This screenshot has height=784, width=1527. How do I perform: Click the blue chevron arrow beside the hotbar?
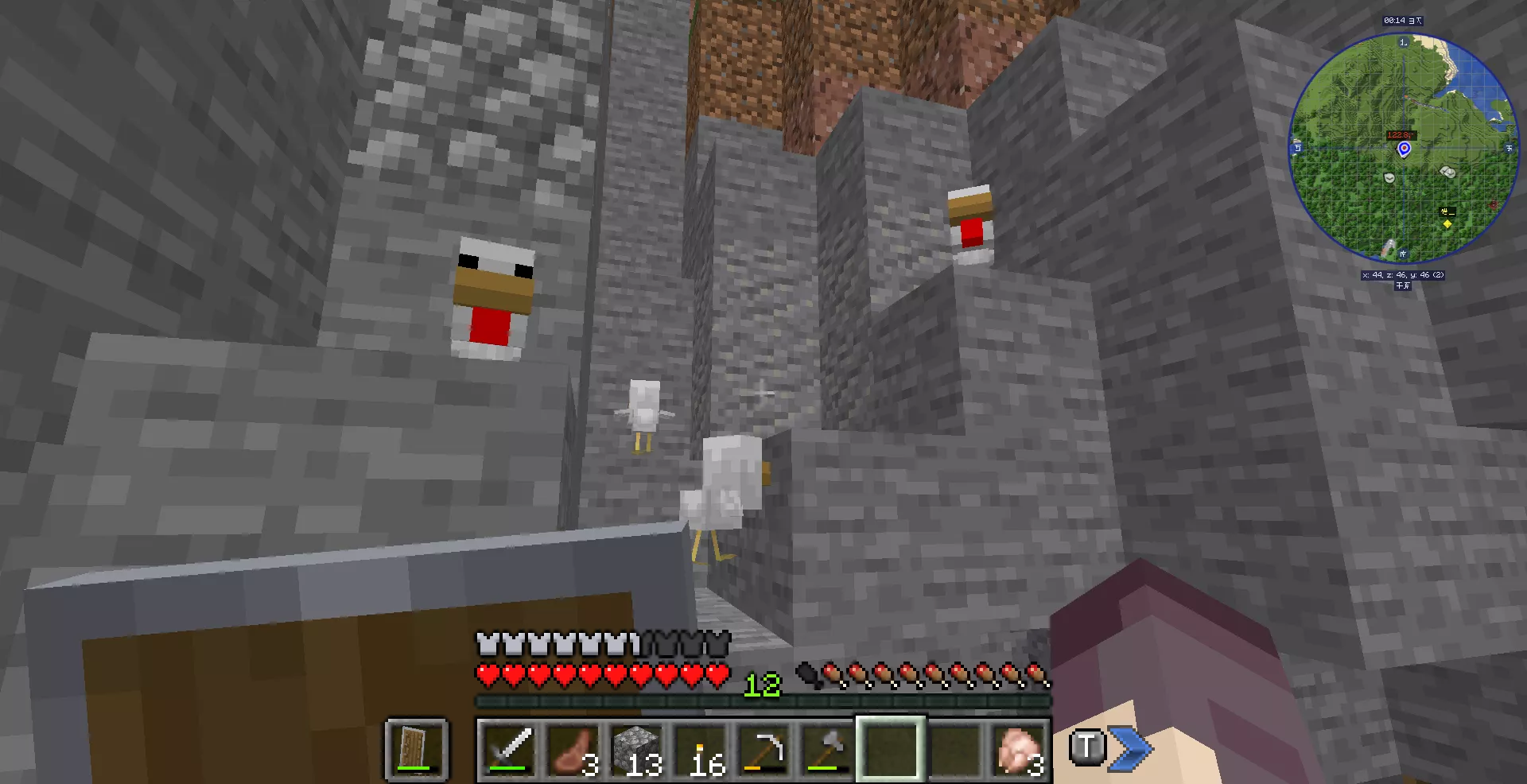click(1131, 748)
